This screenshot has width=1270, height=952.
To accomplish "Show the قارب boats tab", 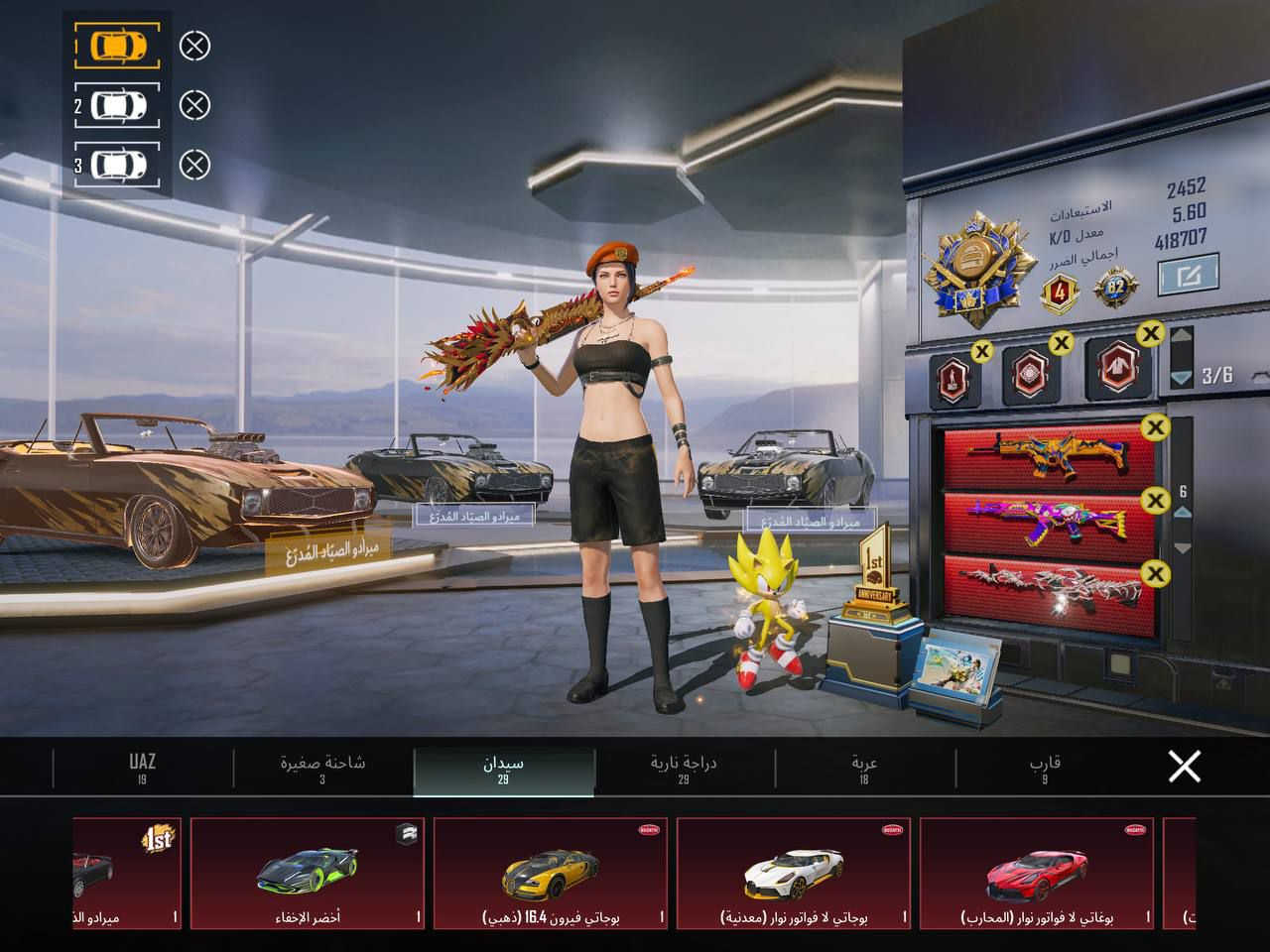I will click(1045, 768).
